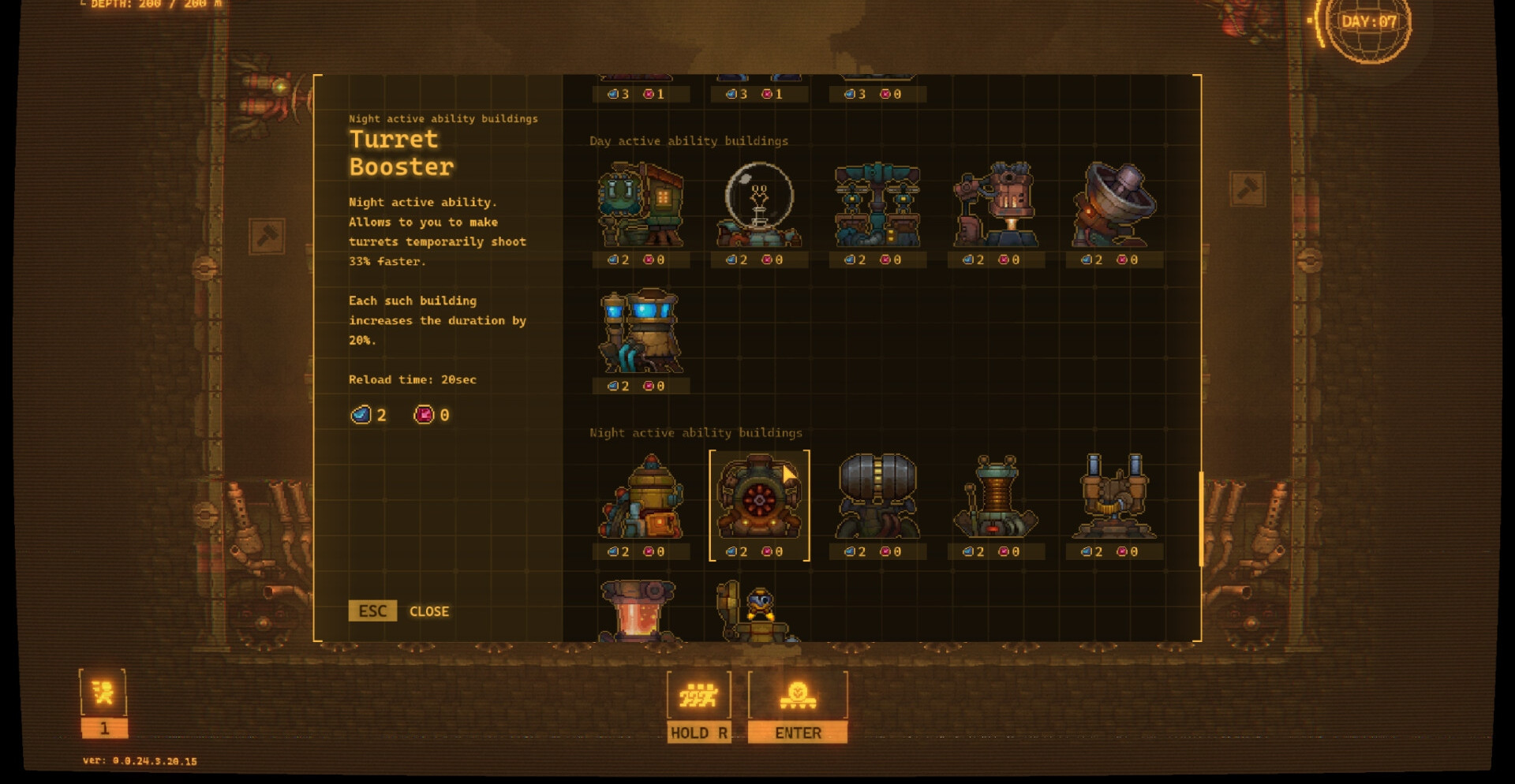Click the HOLD R wall build button

point(699,707)
